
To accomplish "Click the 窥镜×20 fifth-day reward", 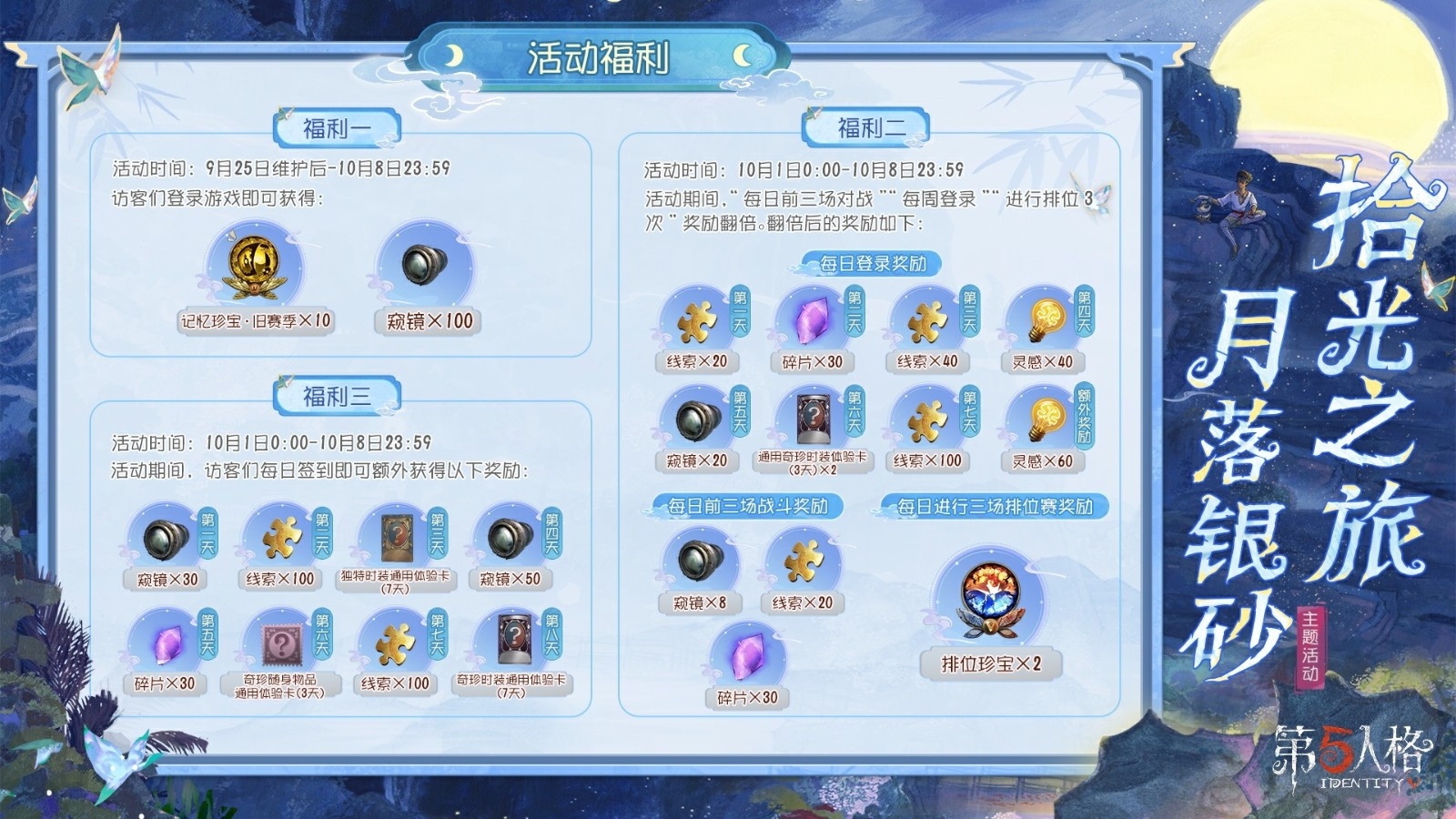I will (697, 420).
